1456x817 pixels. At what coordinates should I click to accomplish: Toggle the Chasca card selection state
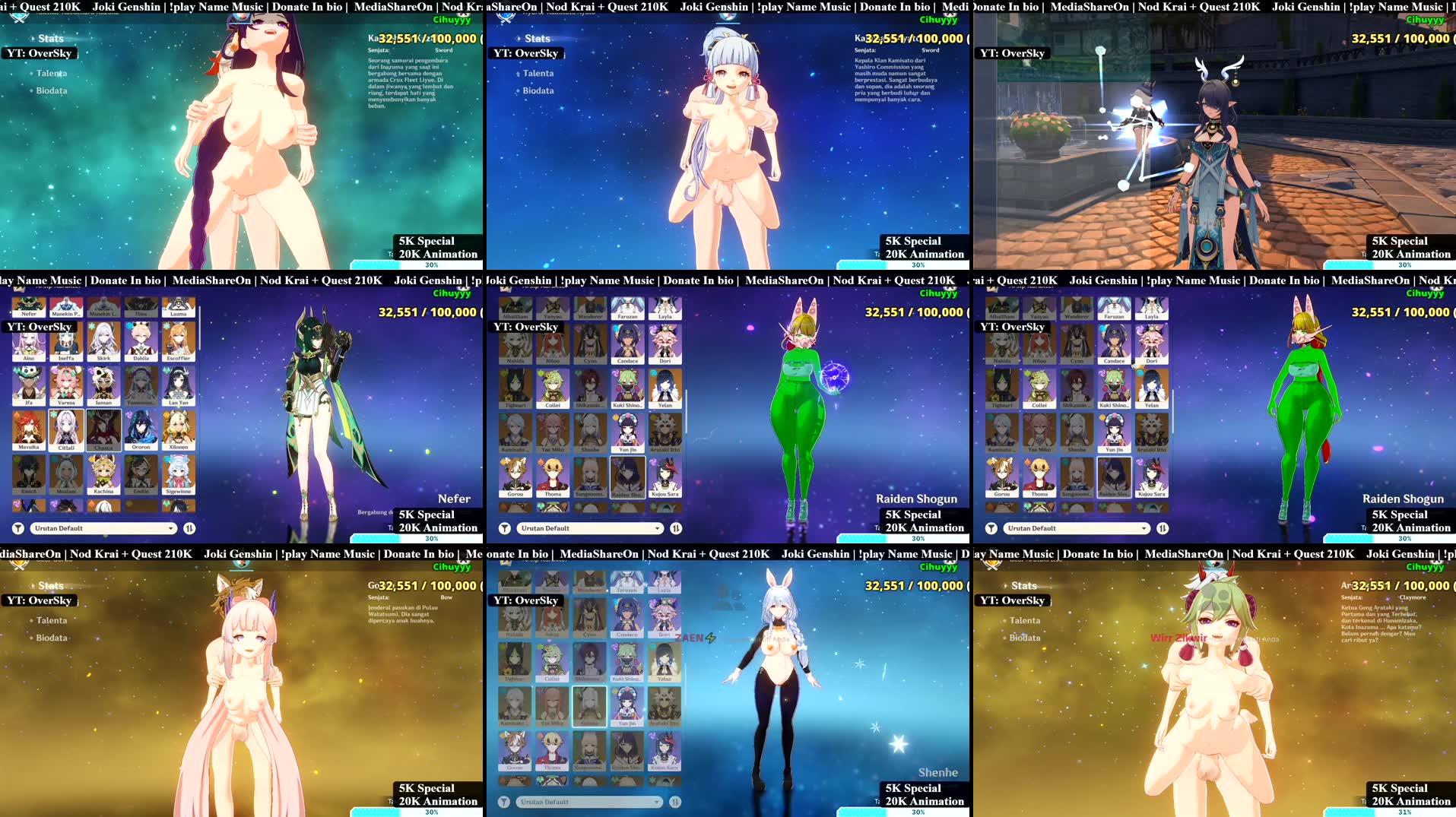(104, 429)
